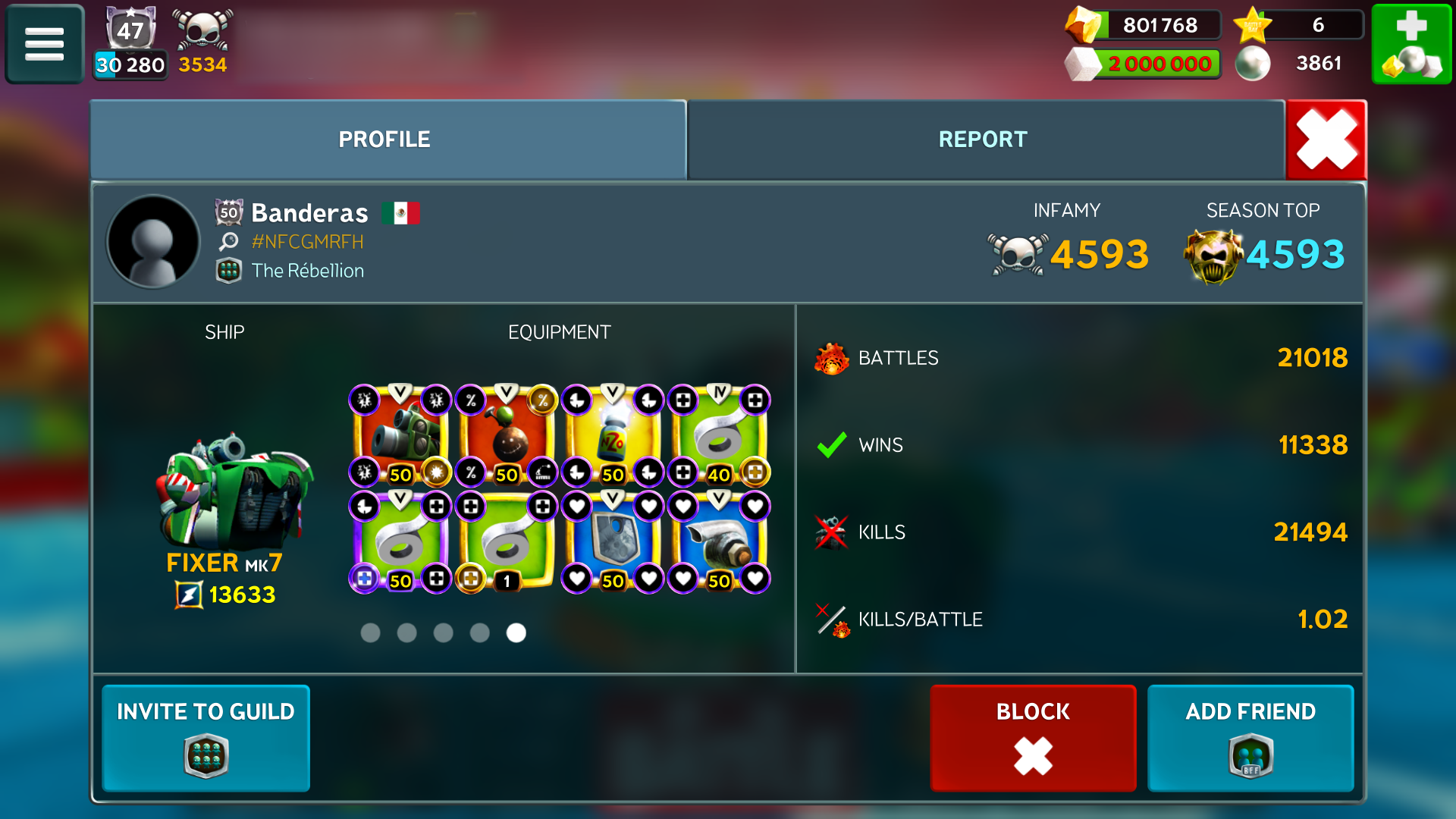Select the yellow nitro bottle slot
This screenshot has width=1456, height=819.
613,436
